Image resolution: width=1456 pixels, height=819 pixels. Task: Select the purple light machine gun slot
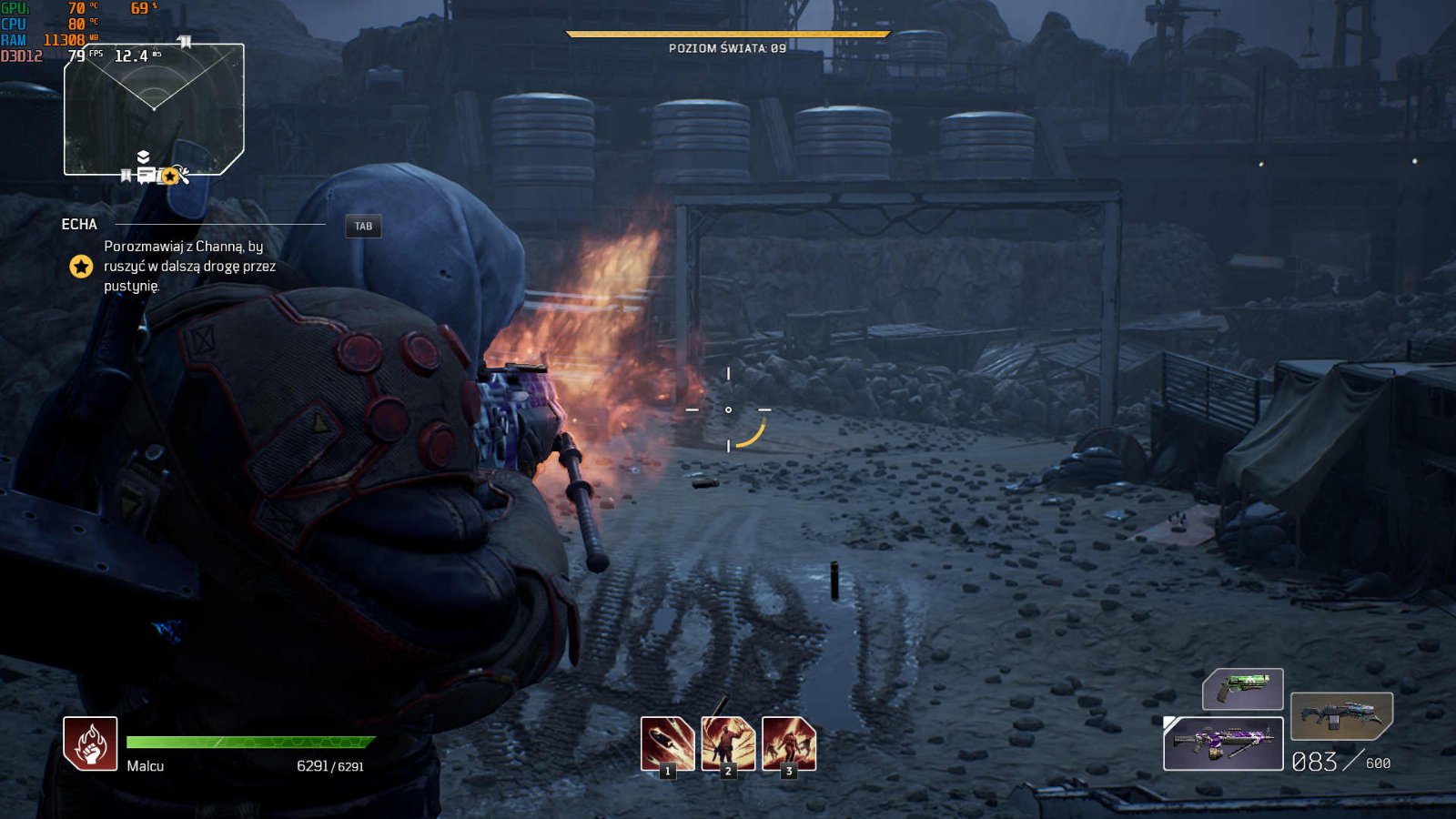1223,743
